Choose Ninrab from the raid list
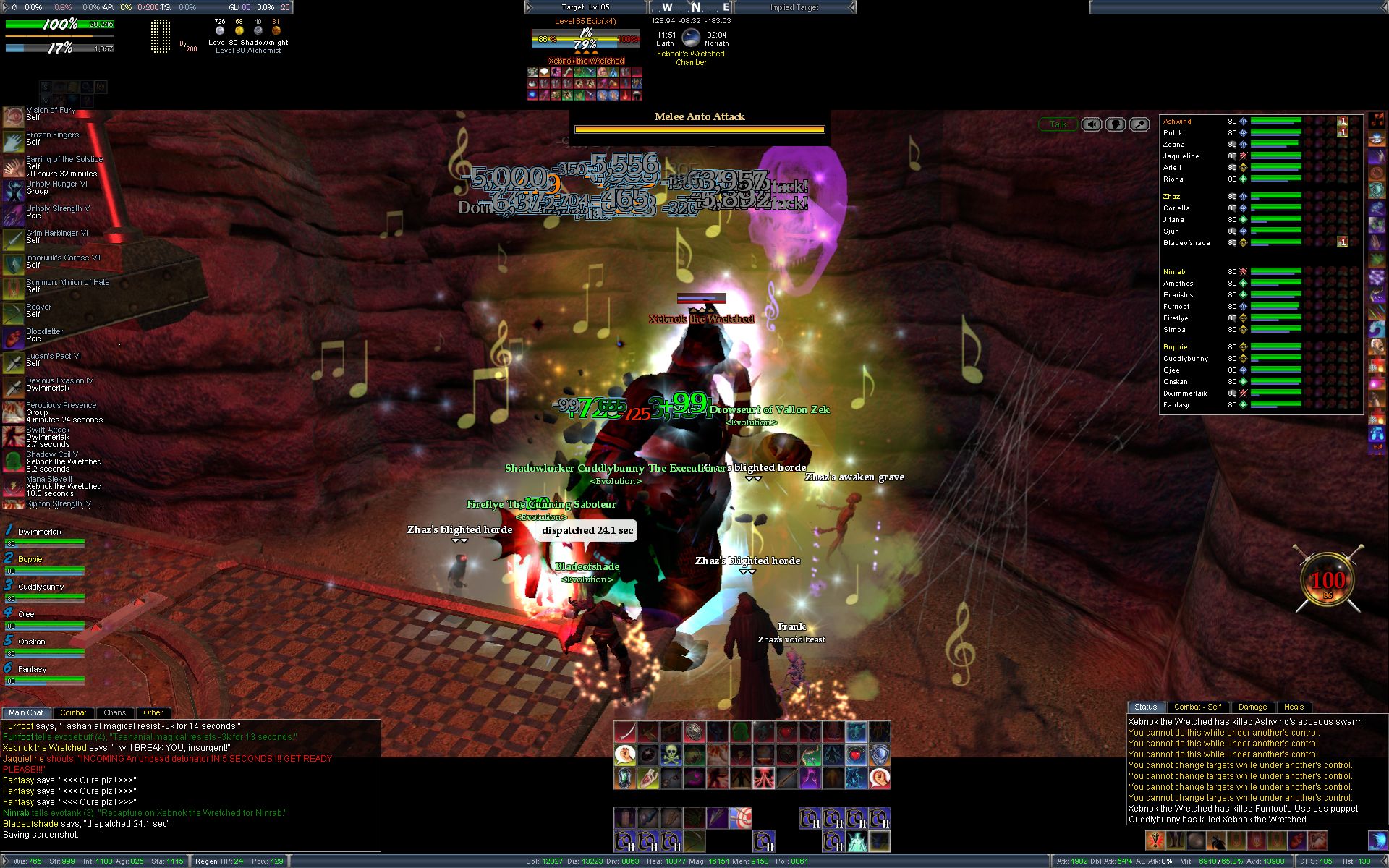Image resolution: width=1389 pixels, height=868 pixels. click(x=1174, y=272)
